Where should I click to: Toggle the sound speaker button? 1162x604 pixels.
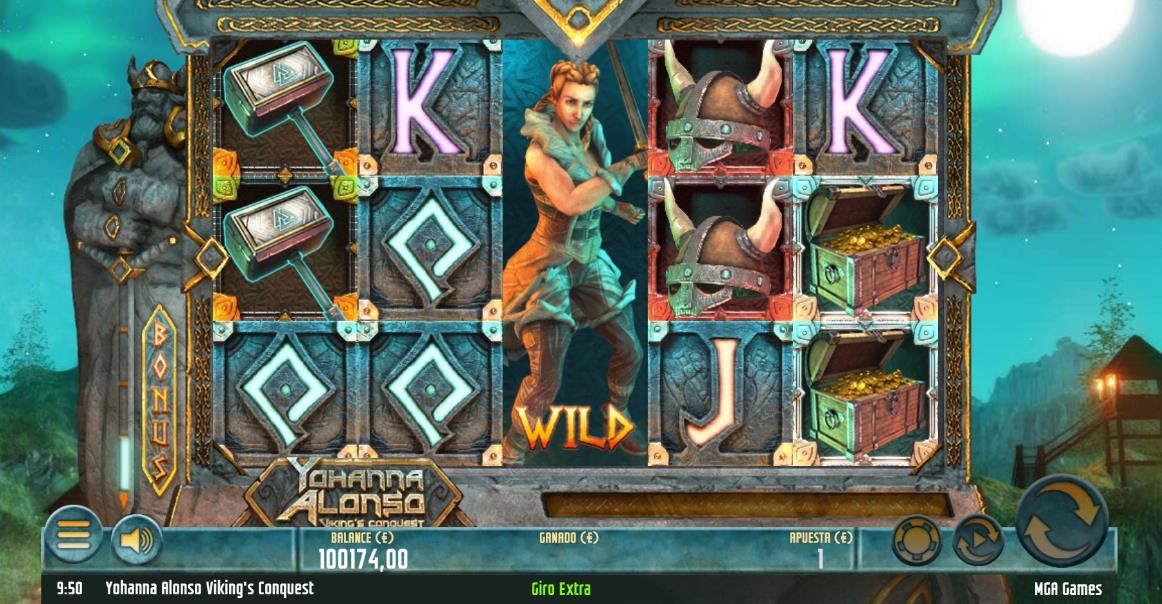pos(136,541)
